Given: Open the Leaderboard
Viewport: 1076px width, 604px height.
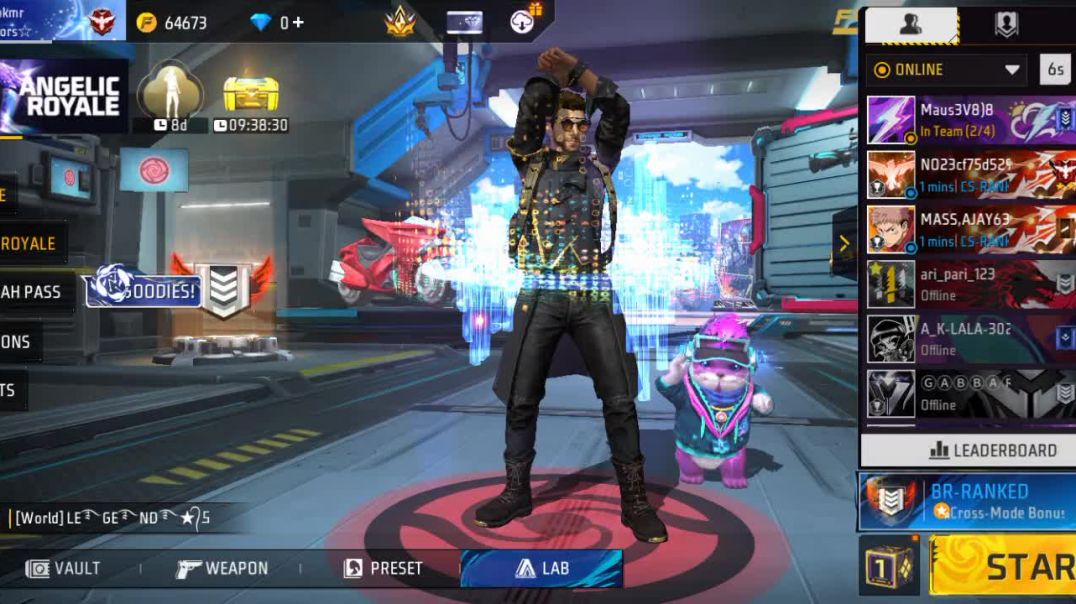Looking at the screenshot, I should pyautogui.click(x=967, y=450).
